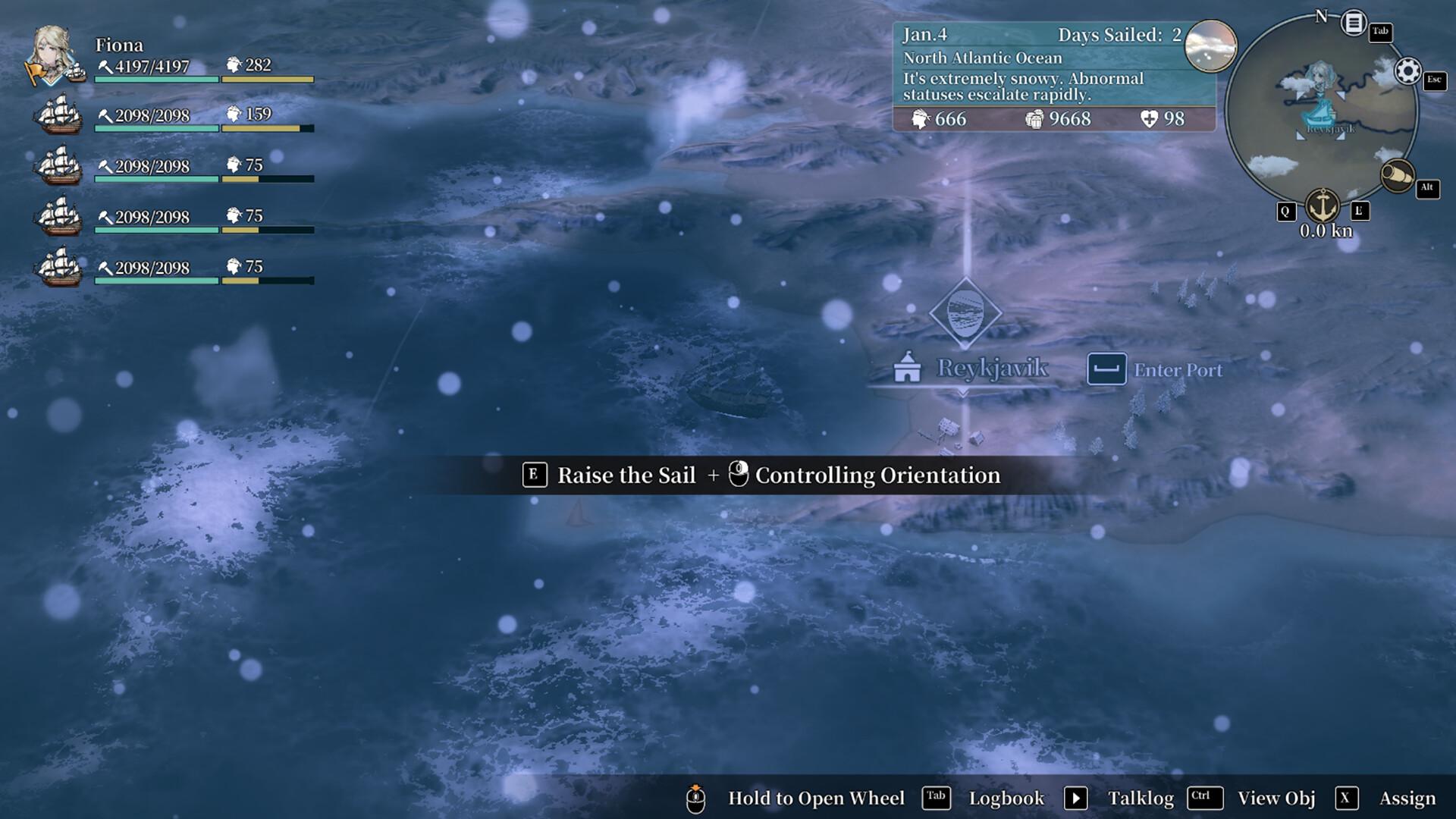Click the crew count icon showing 666
Image resolution: width=1456 pixels, height=819 pixels.
pyautogui.click(x=921, y=119)
